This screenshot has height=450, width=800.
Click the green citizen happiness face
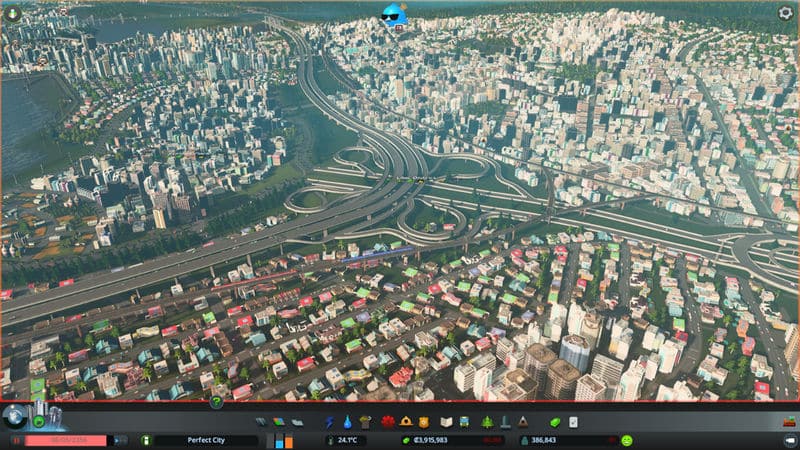click(627, 440)
